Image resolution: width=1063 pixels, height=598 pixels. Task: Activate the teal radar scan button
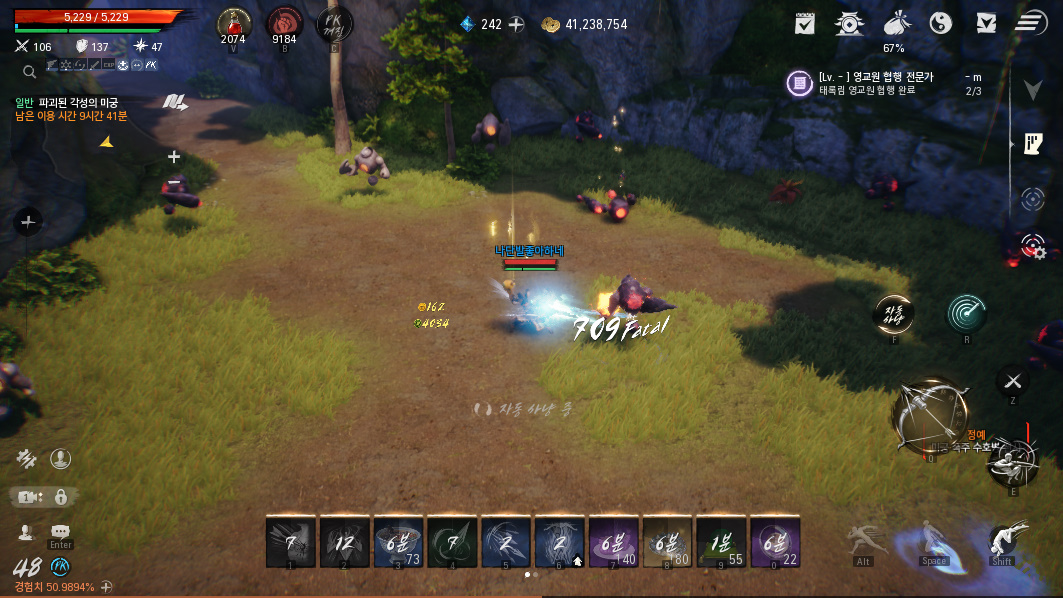967,314
